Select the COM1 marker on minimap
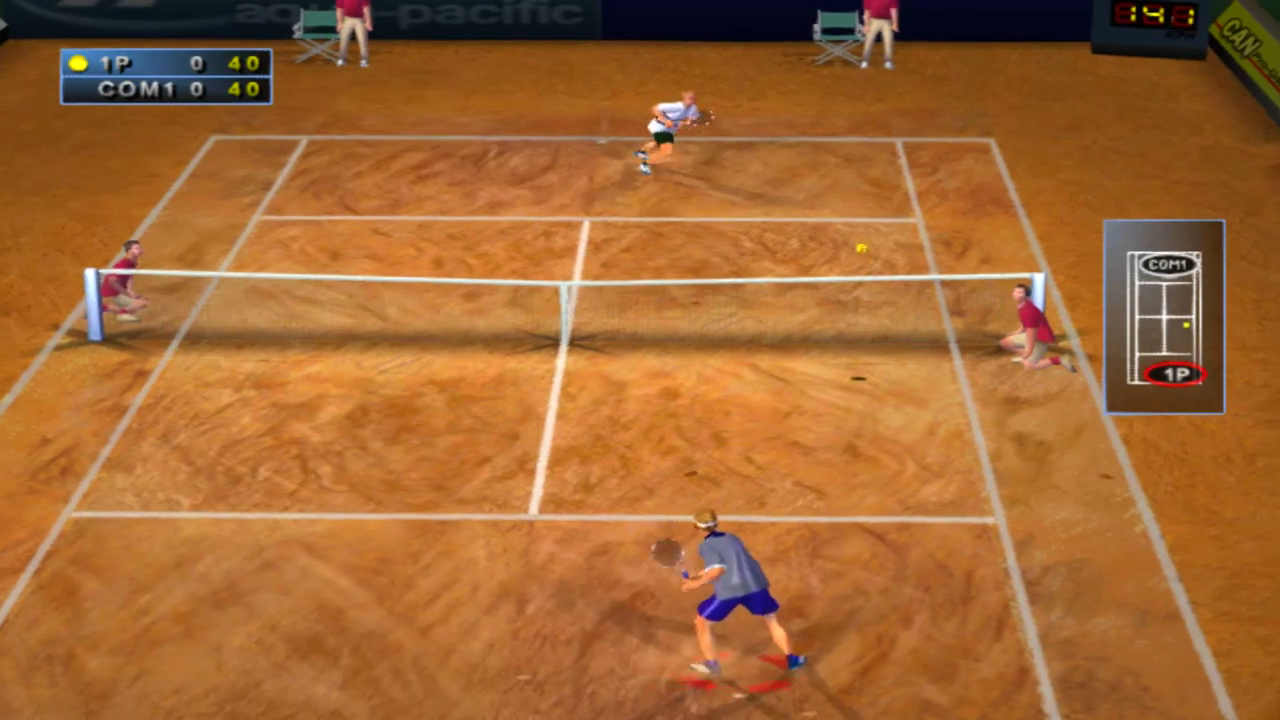The image size is (1280, 720). coord(1168,265)
